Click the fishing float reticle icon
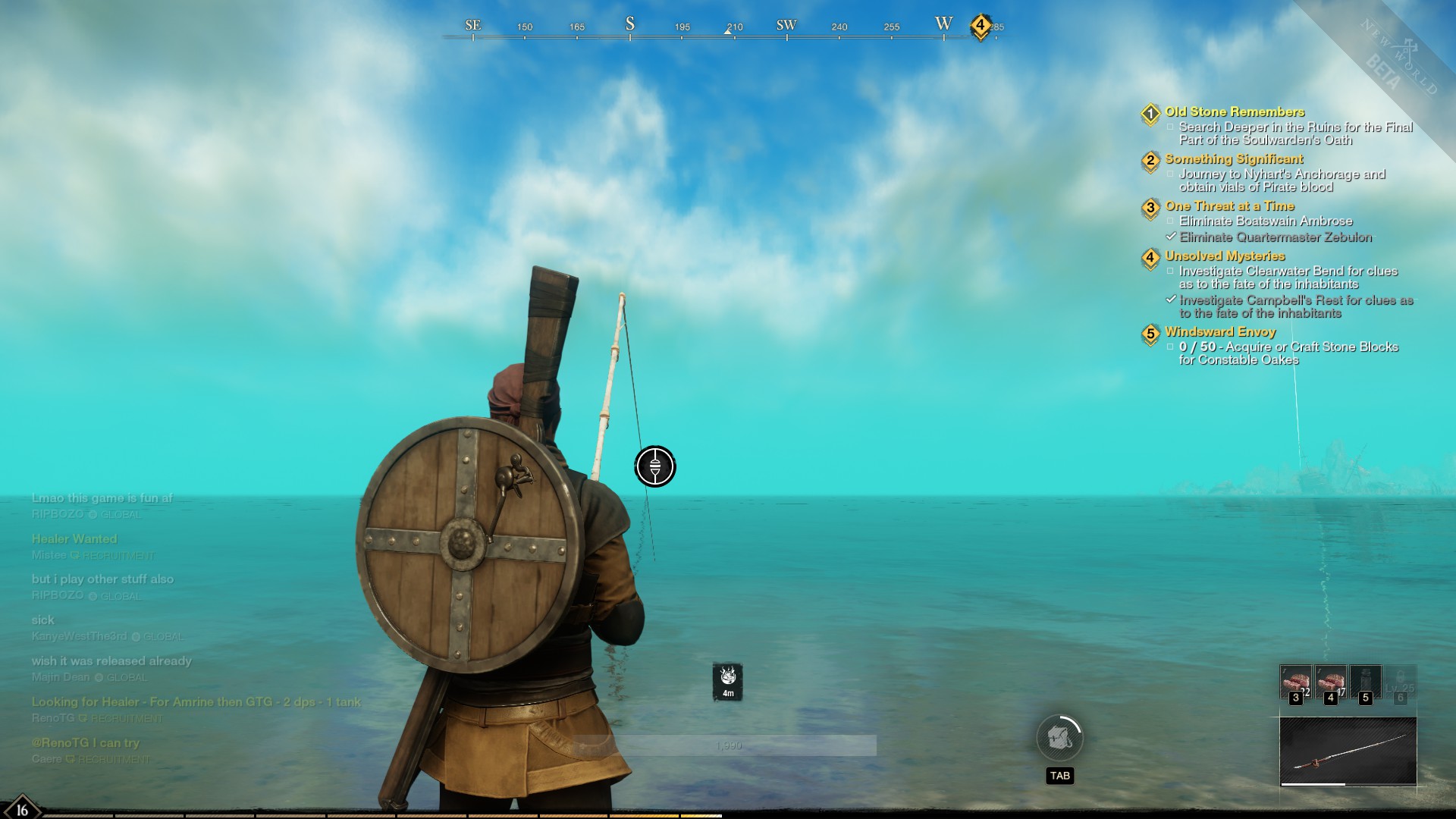Screen dimensions: 1456x819 click(655, 466)
